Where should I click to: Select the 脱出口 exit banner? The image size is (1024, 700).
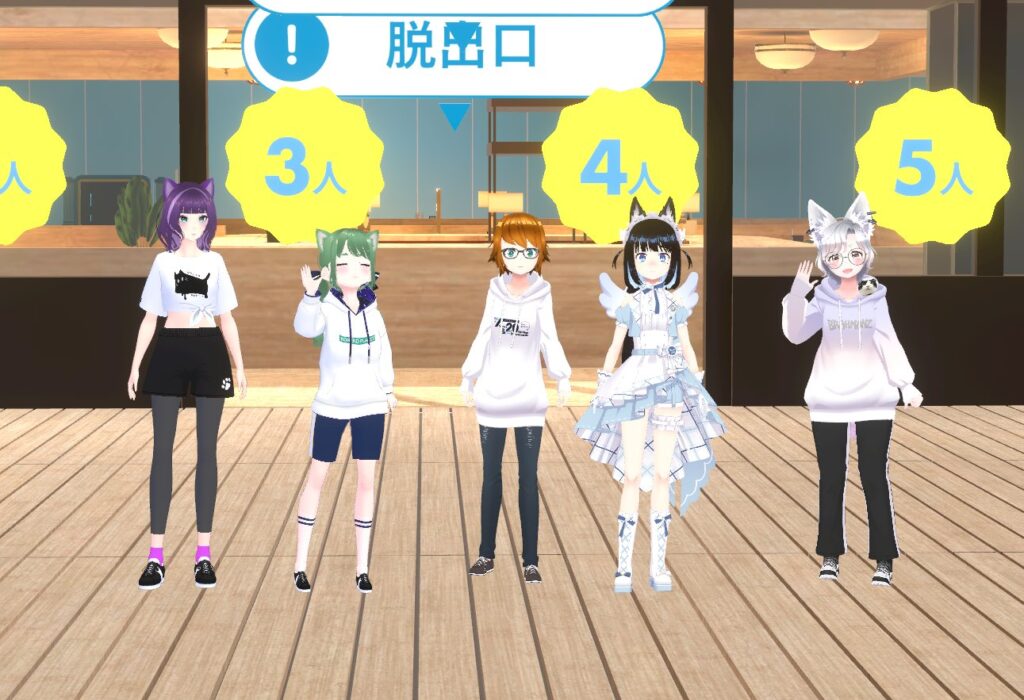point(455,48)
